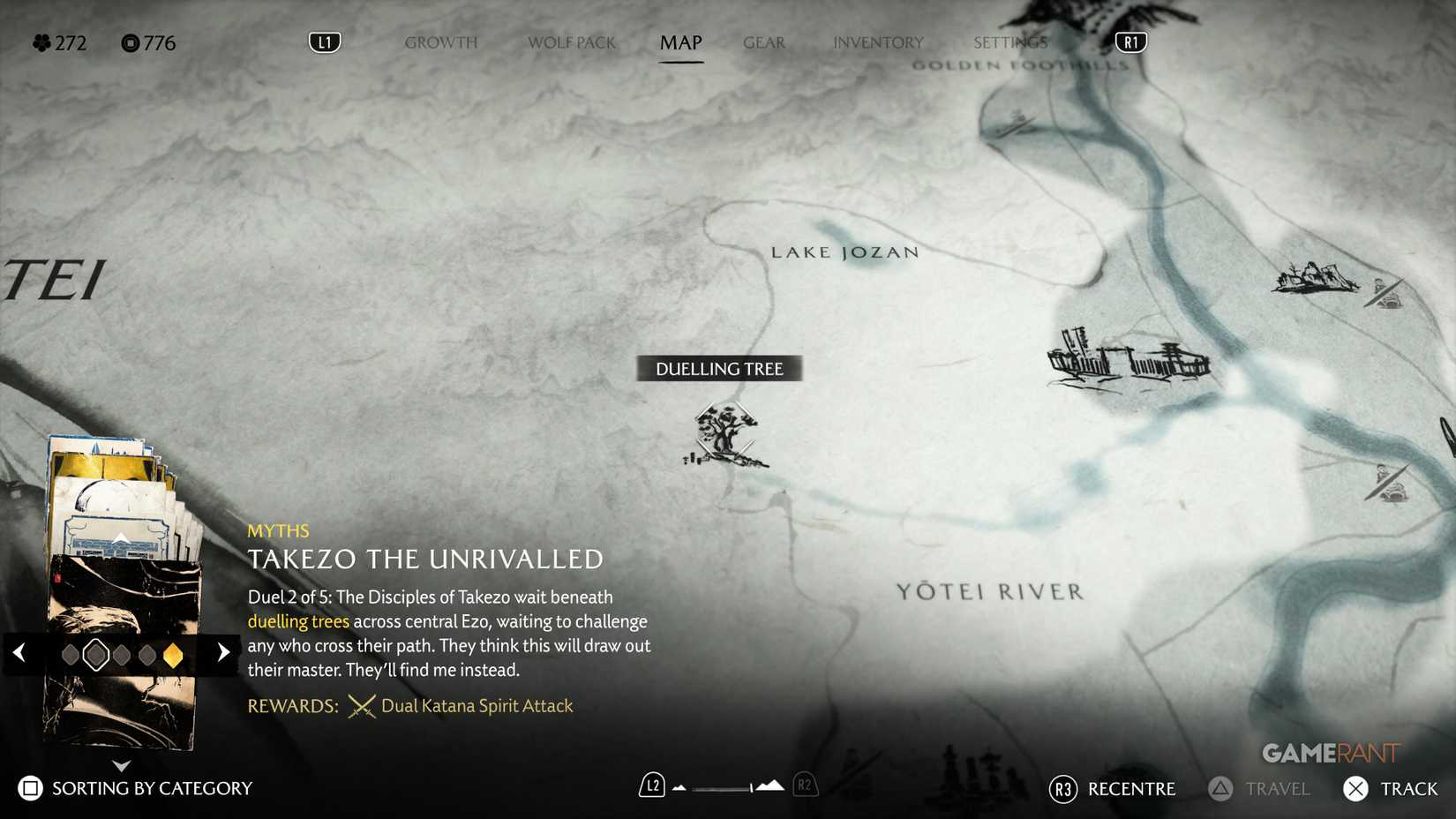Click the upward chevron above the card stack
The image size is (1456, 819).
point(119,538)
